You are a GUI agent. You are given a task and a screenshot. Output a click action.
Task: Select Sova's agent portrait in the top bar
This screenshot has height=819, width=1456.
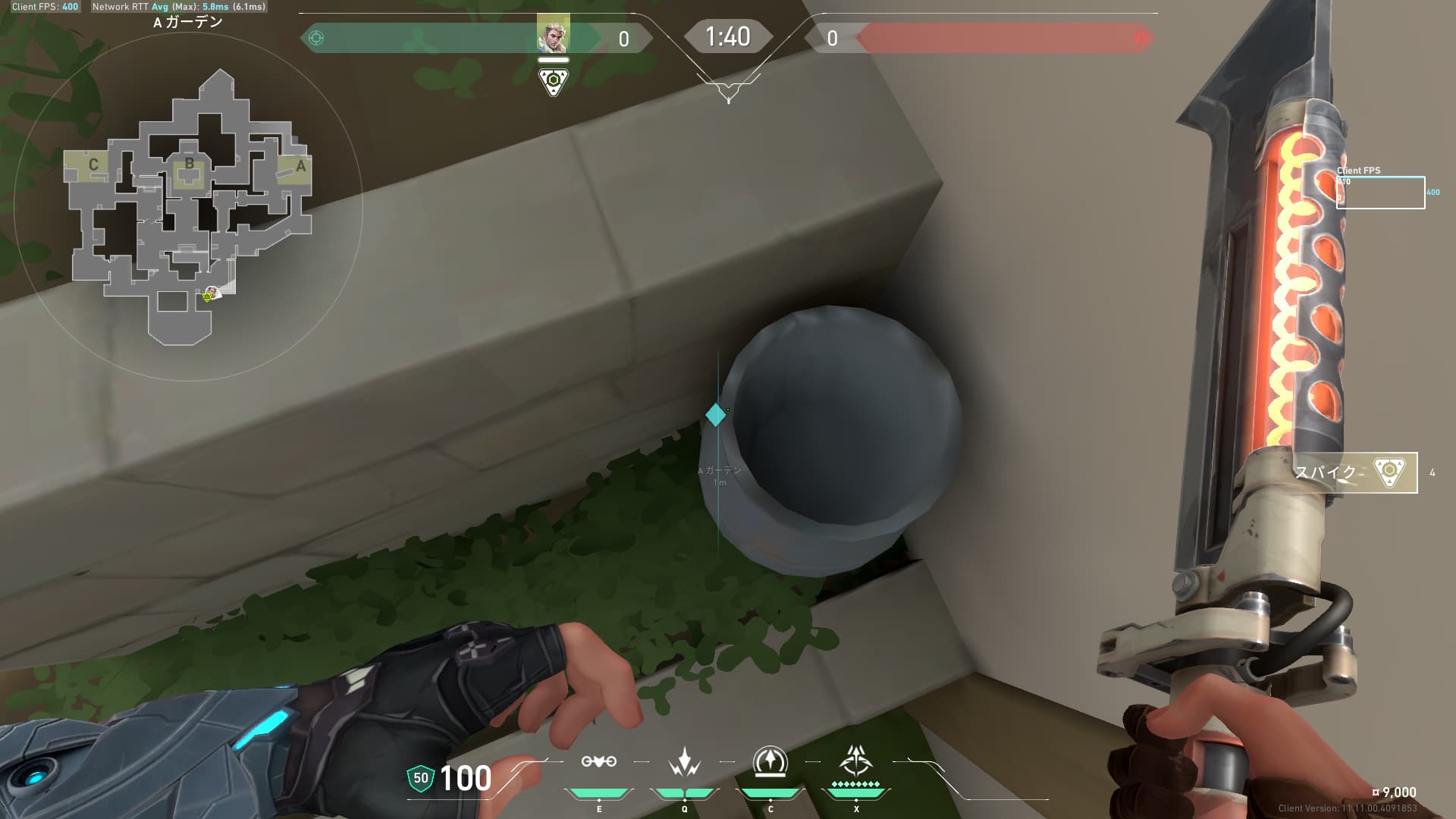click(553, 33)
